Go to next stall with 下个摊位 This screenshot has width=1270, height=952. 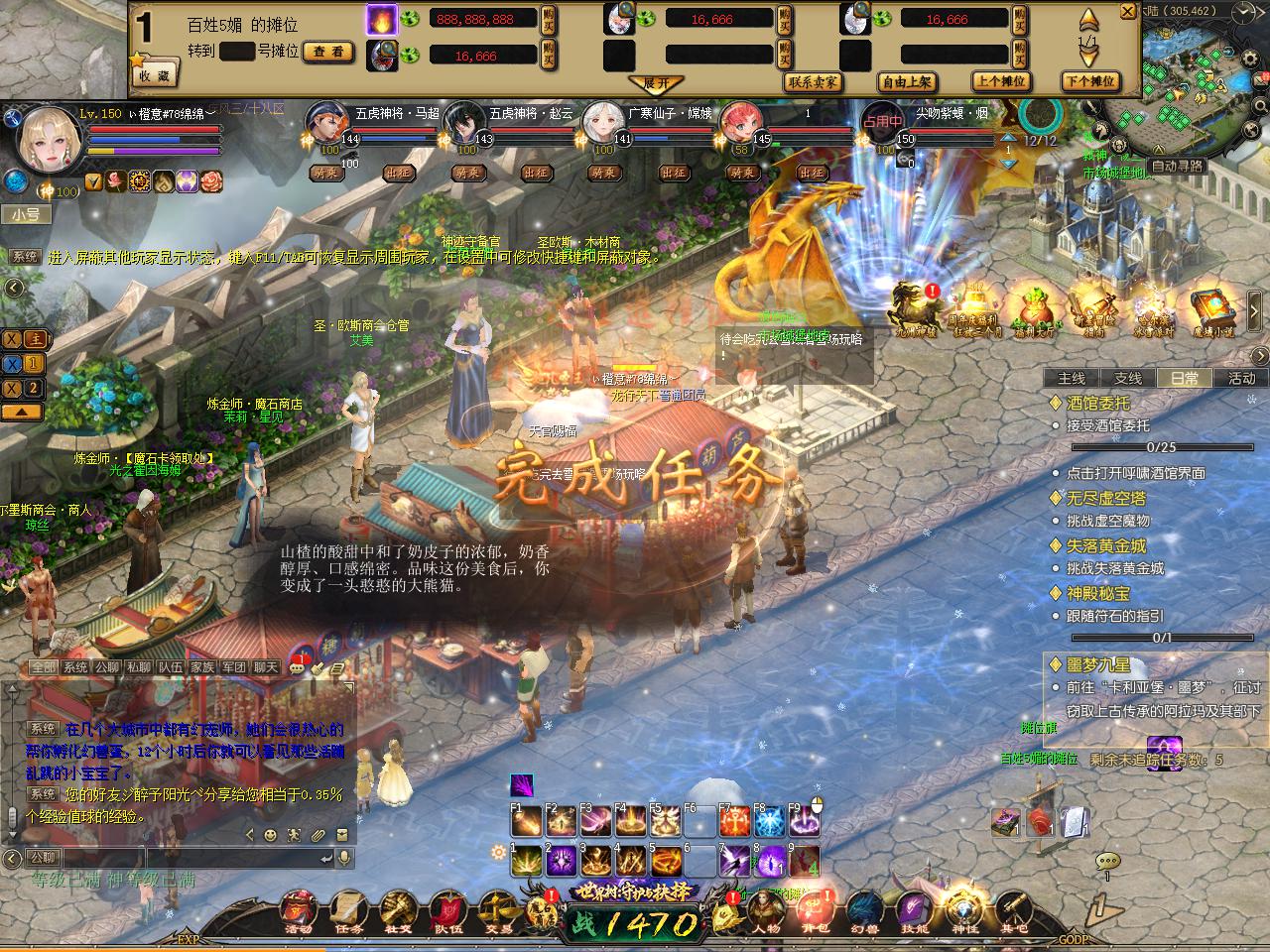(x=1089, y=82)
